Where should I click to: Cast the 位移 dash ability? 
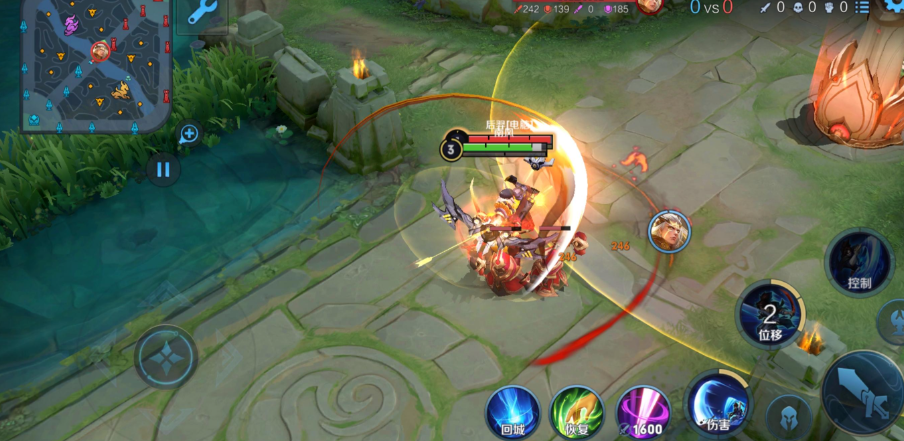click(x=770, y=314)
